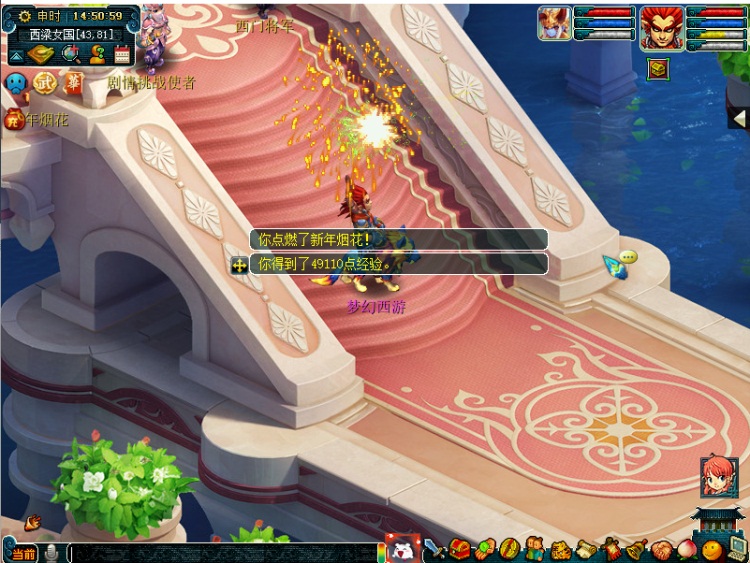This screenshot has height=563, width=750.
Task: Select the pet portrait at the top
Action: click(554, 23)
